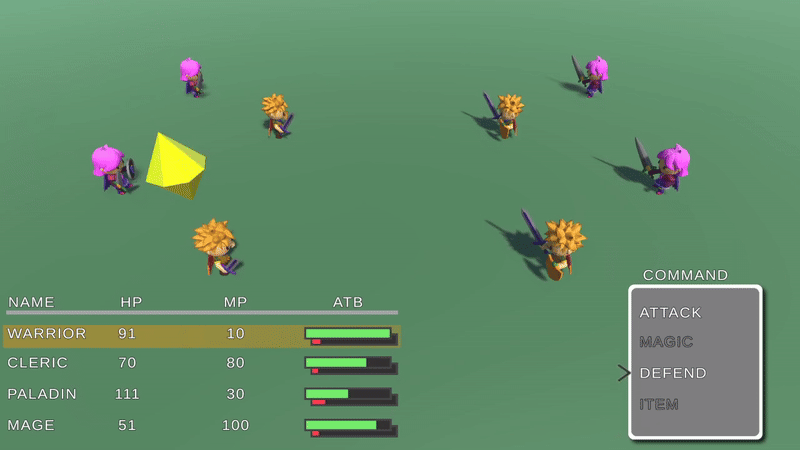Select Magic from the command menu
Screen dimensions: 800x450
pos(666,342)
